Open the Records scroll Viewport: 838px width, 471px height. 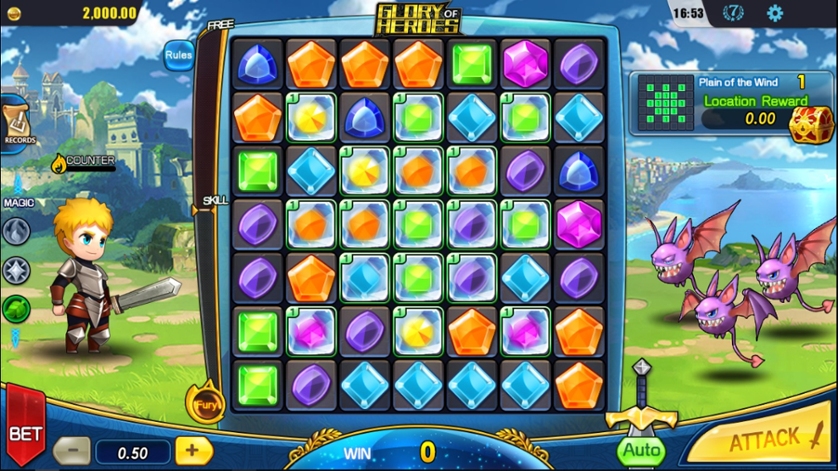(16, 122)
